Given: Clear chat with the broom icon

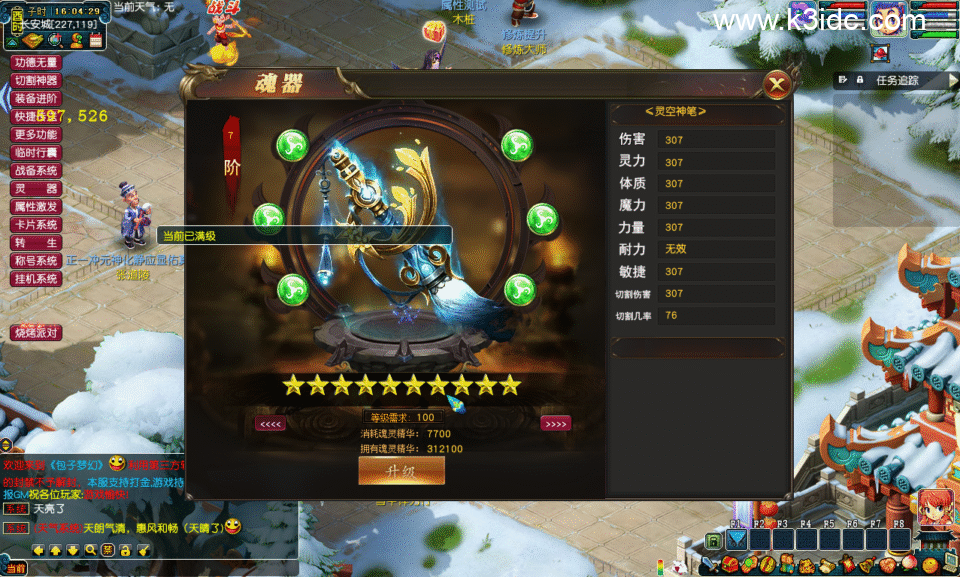Looking at the screenshot, I should click(x=142, y=550).
